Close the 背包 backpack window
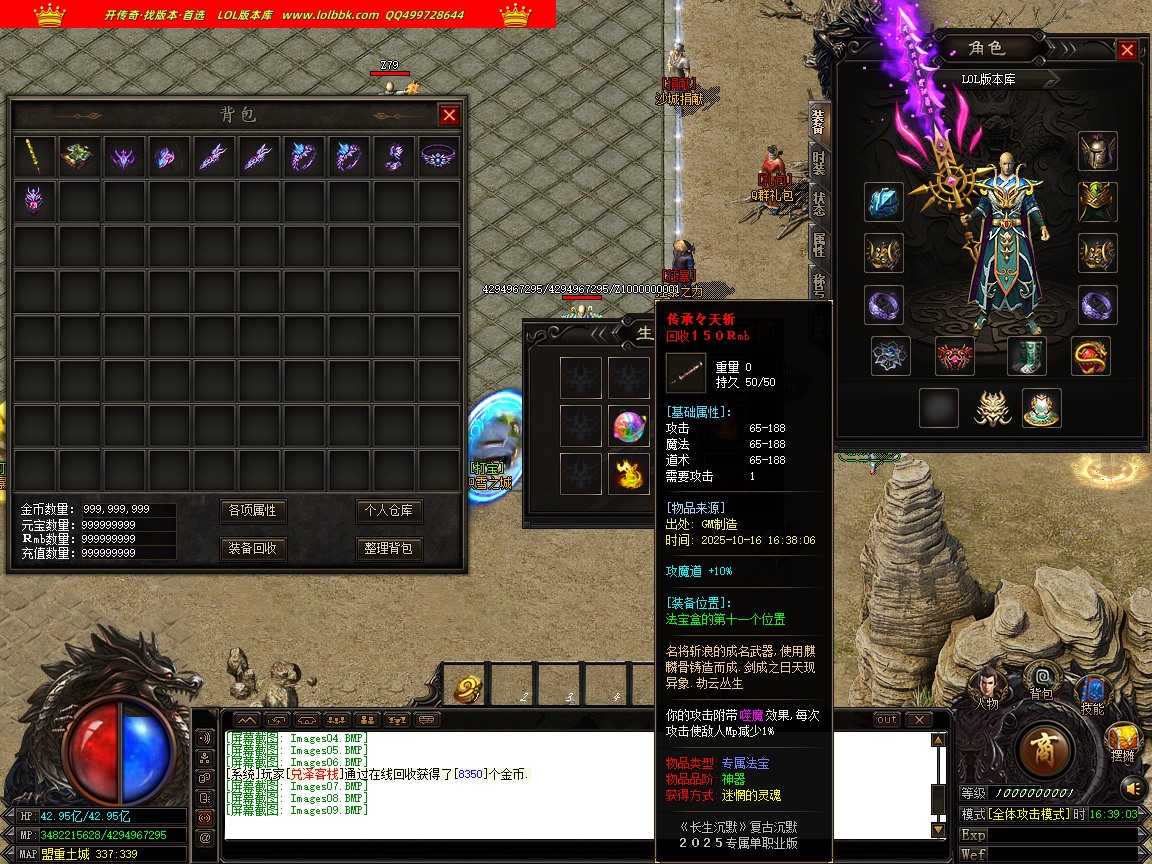Image resolution: width=1152 pixels, height=864 pixels. (x=449, y=115)
